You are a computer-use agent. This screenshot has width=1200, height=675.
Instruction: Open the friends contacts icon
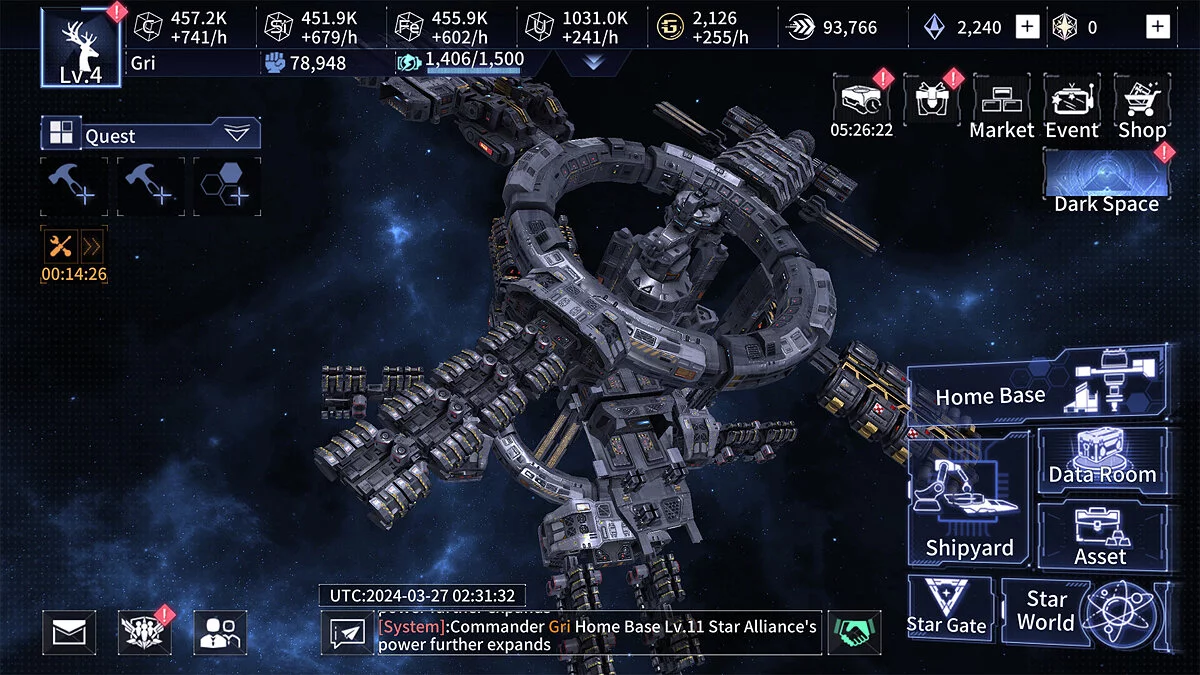pyautogui.click(x=219, y=632)
